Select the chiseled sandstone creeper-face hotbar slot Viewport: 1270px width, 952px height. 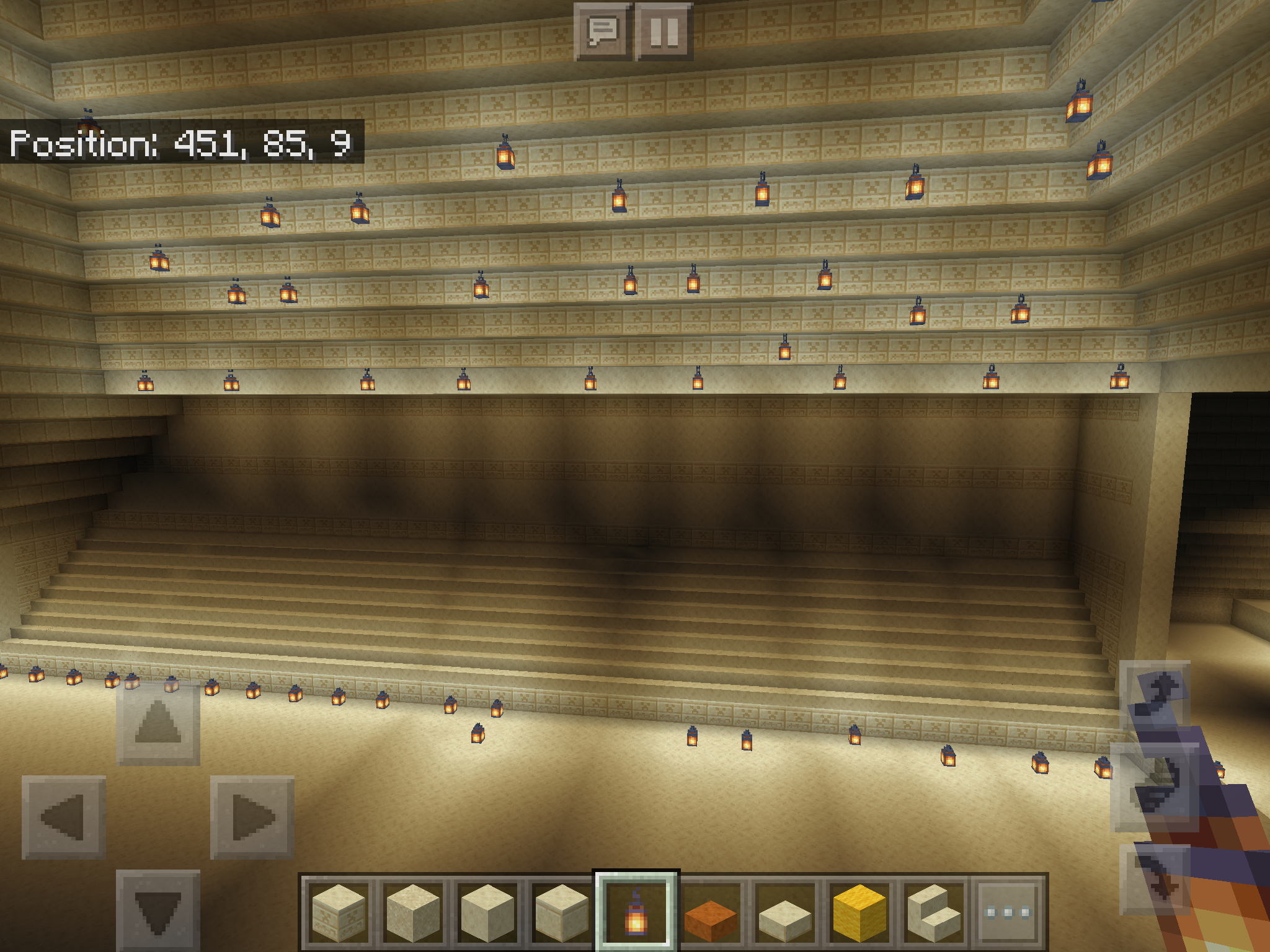click(x=338, y=911)
